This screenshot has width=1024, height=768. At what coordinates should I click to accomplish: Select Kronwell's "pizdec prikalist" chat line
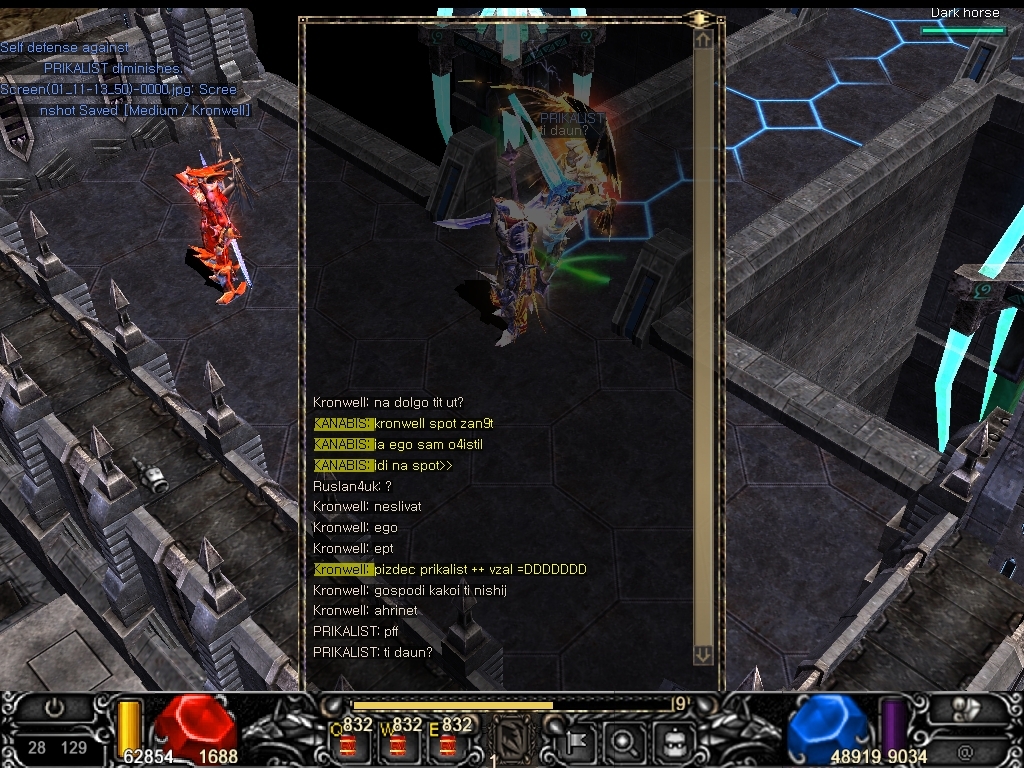[450, 569]
